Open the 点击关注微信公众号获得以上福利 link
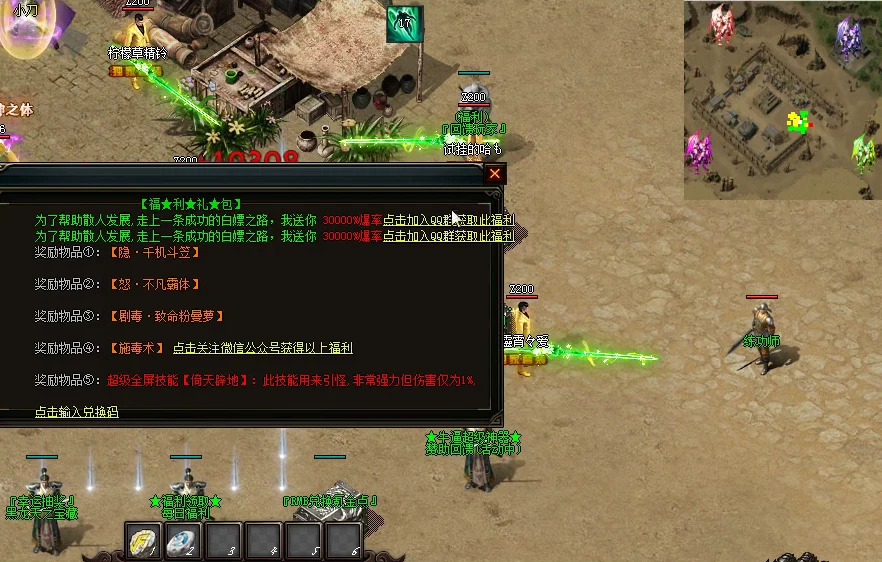Viewport: 882px width, 562px height. point(262,348)
